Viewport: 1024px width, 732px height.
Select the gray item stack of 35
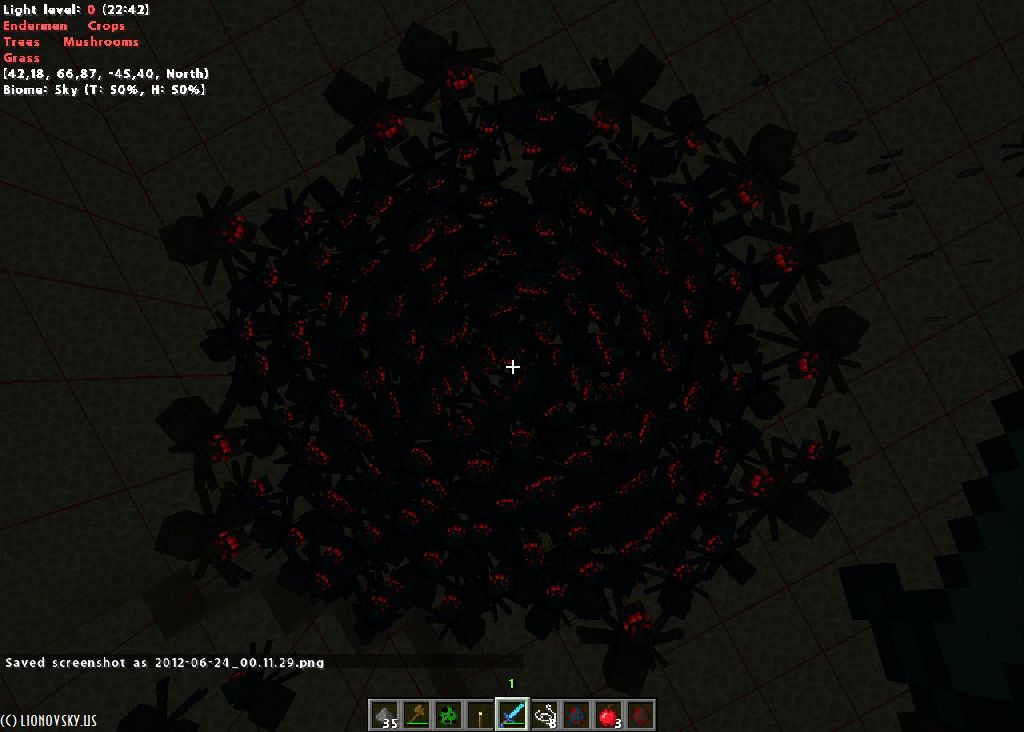pos(384,715)
